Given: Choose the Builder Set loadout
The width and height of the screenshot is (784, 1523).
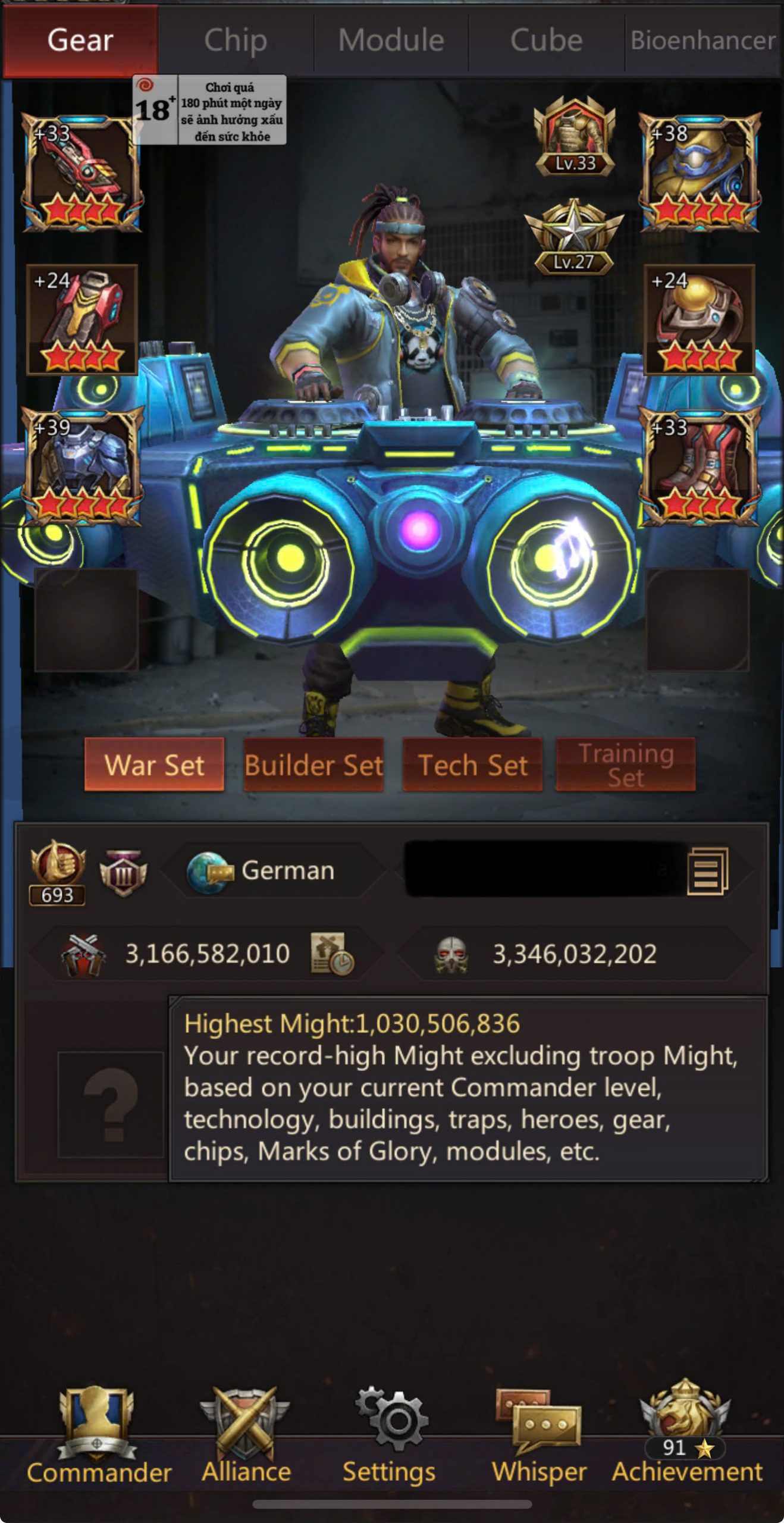Looking at the screenshot, I should (313, 765).
